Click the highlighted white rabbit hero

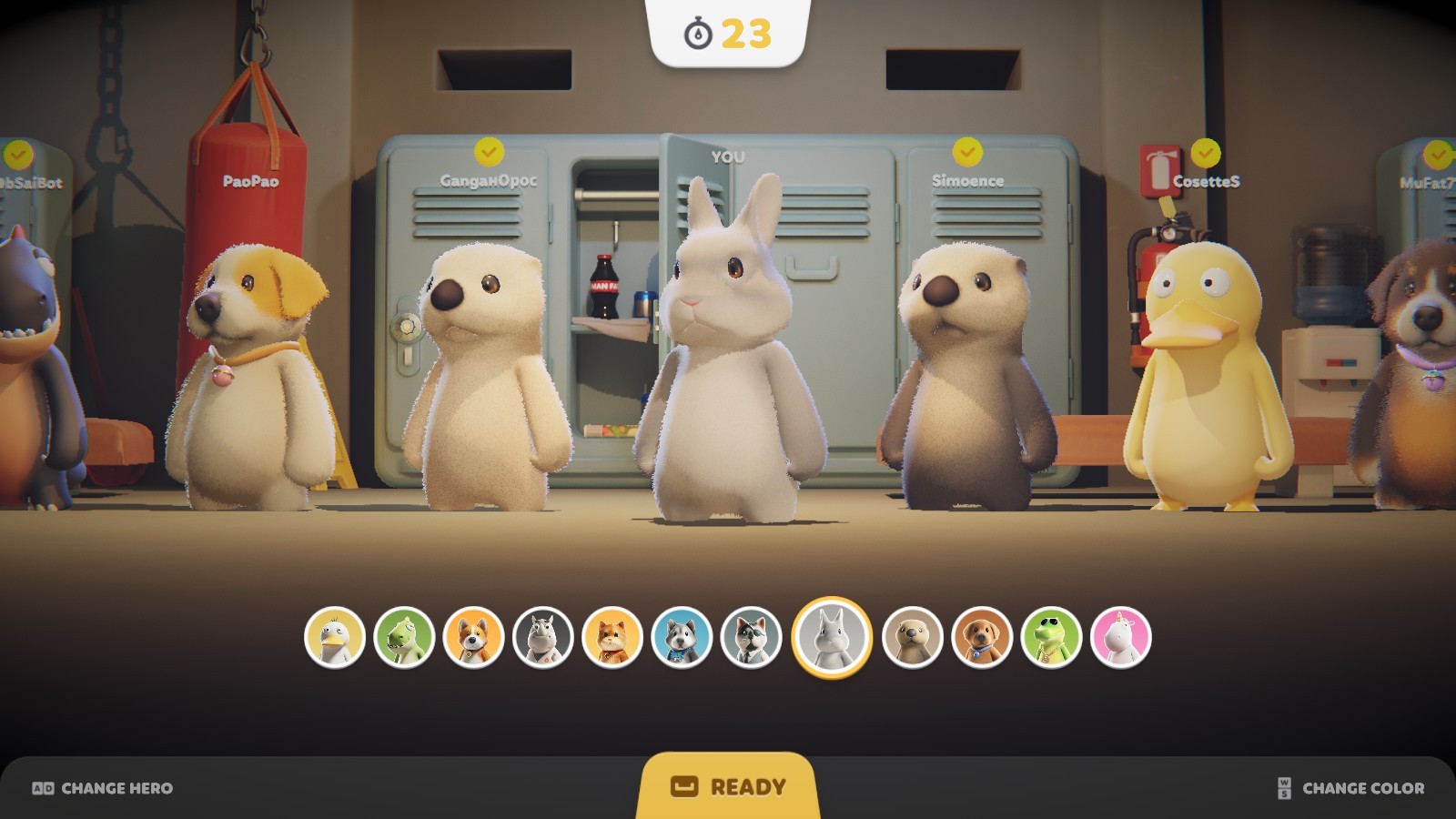[x=832, y=637]
